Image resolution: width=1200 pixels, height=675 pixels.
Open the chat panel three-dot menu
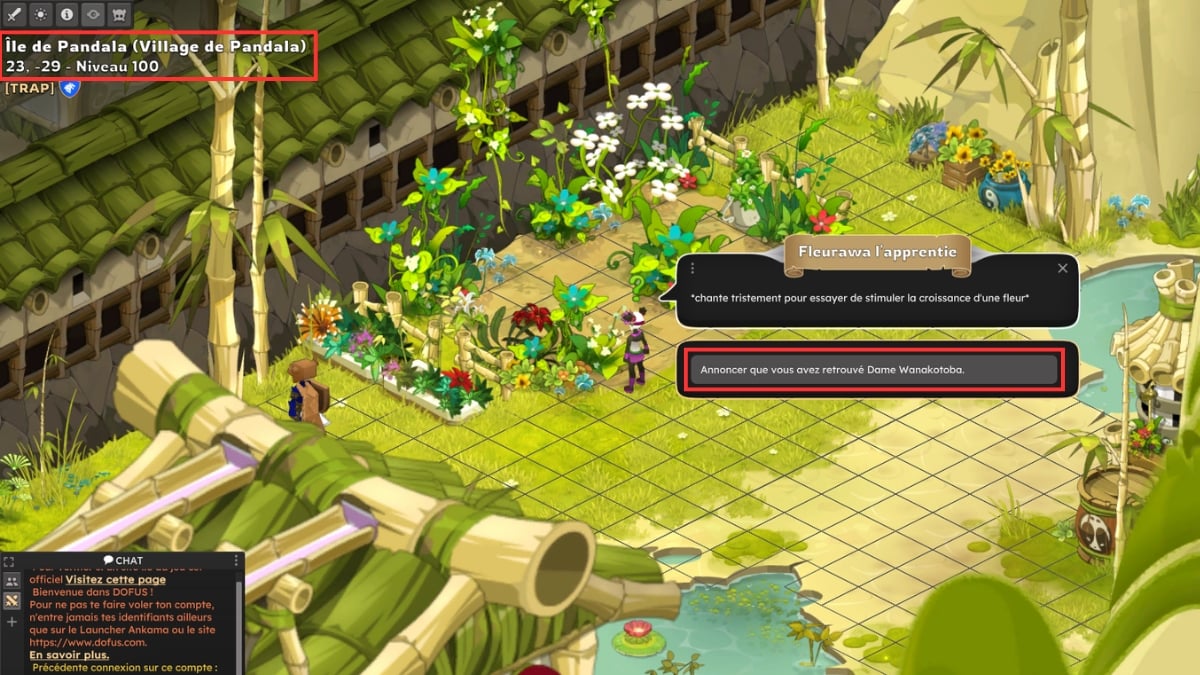(236, 560)
